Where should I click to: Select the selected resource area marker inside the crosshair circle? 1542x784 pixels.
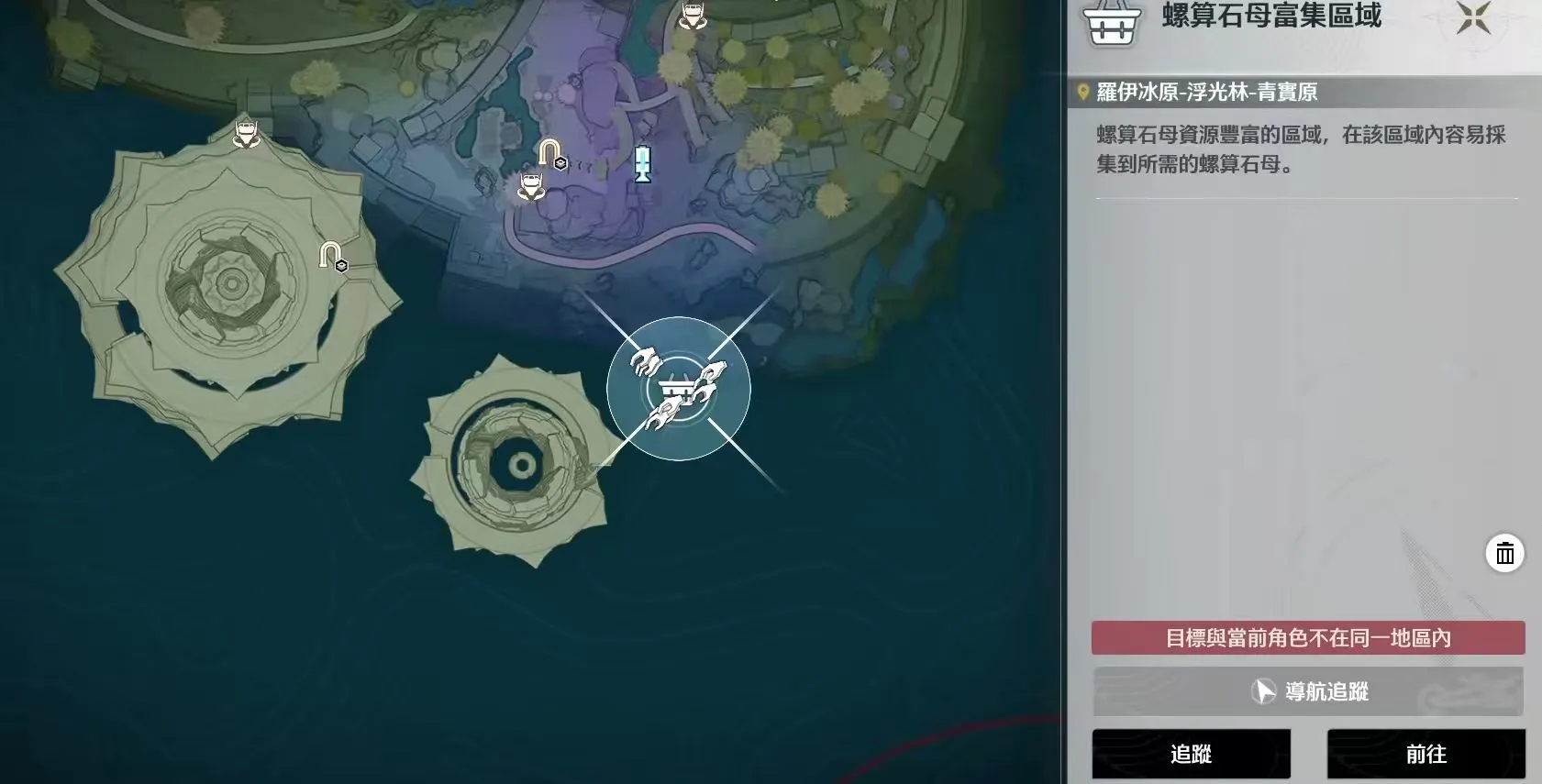pos(677,389)
